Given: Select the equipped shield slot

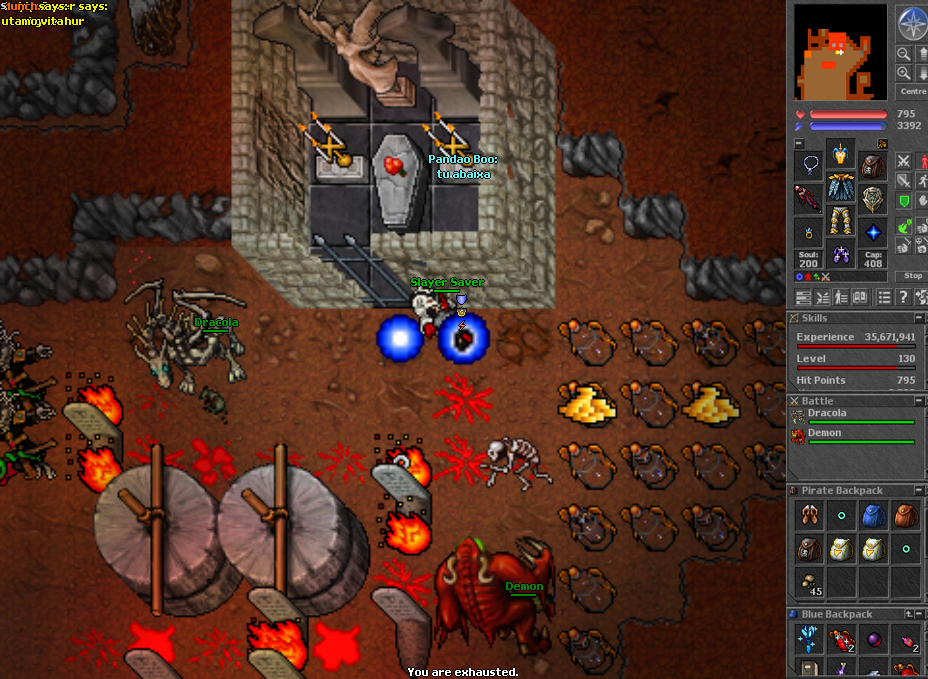Looking at the screenshot, I should click(x=873, y=198).
